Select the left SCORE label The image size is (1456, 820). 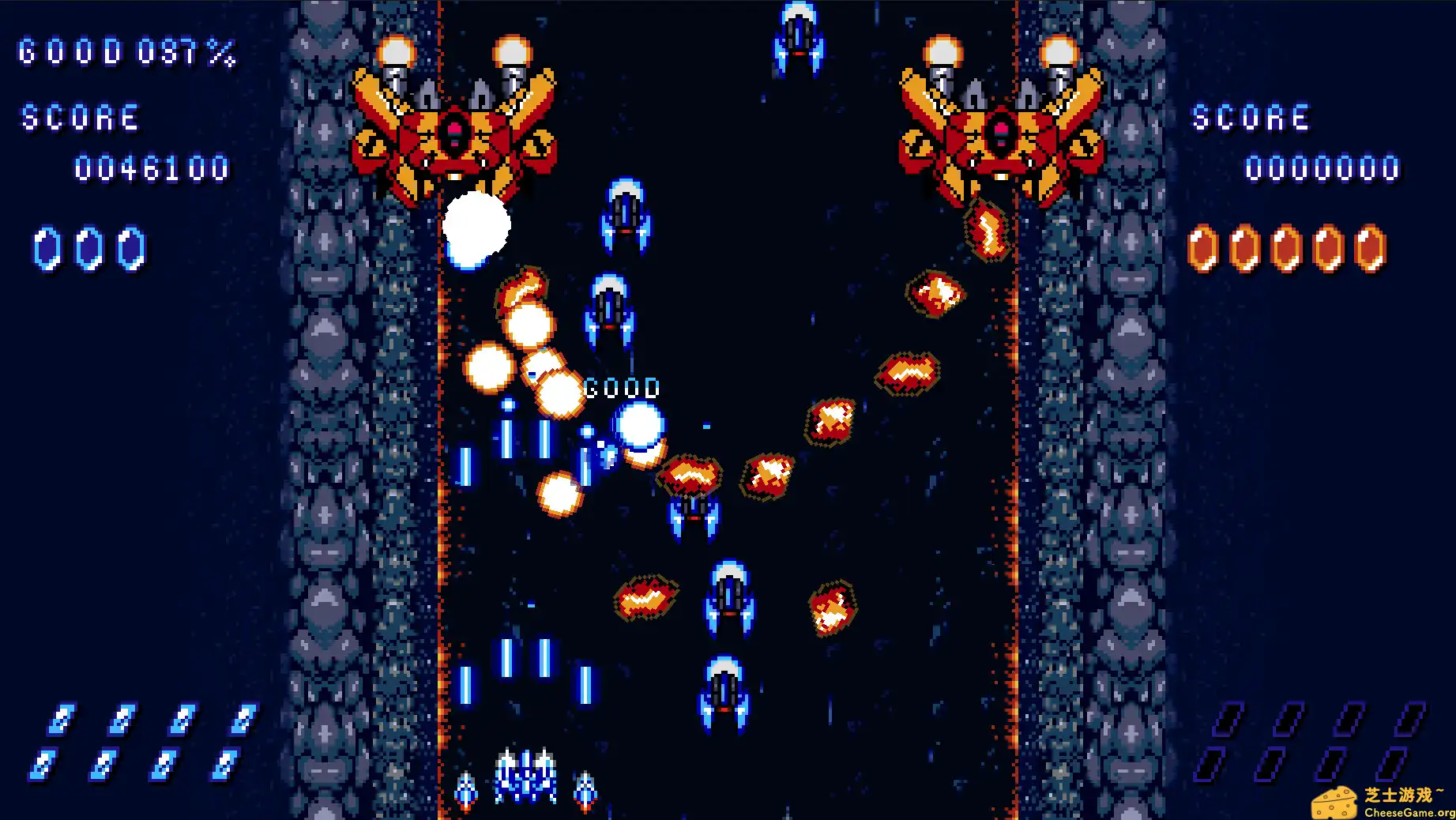click(x=77, y=118)
